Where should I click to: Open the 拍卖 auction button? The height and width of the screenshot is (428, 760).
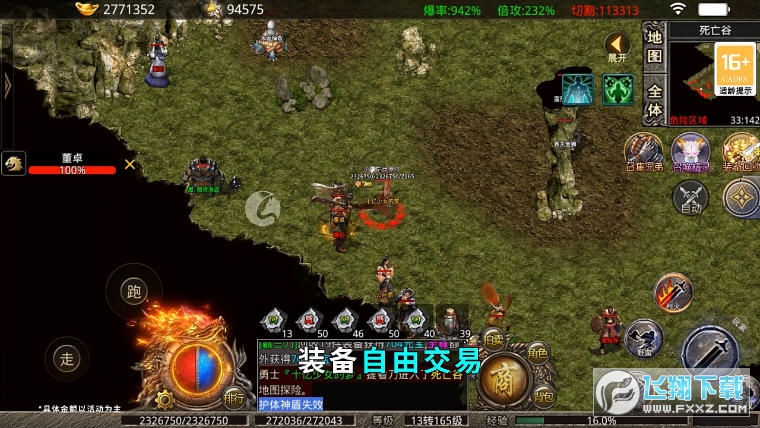click(x=493, y=338)
